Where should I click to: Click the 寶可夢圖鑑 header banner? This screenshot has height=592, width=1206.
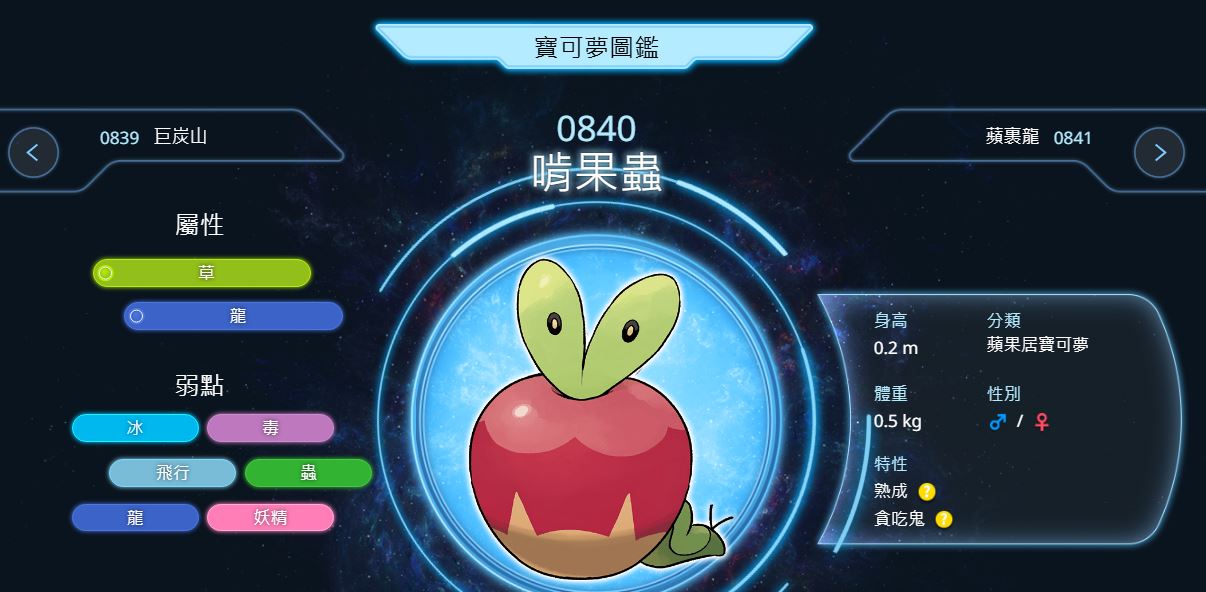(x=596, y=46)
